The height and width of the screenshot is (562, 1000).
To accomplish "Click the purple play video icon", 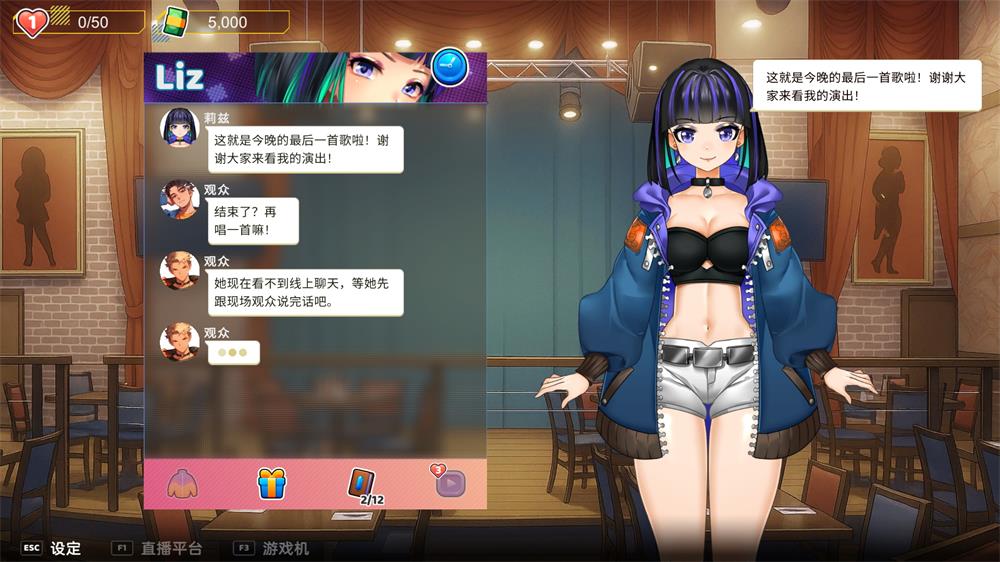I will click(x=450, y=483).
